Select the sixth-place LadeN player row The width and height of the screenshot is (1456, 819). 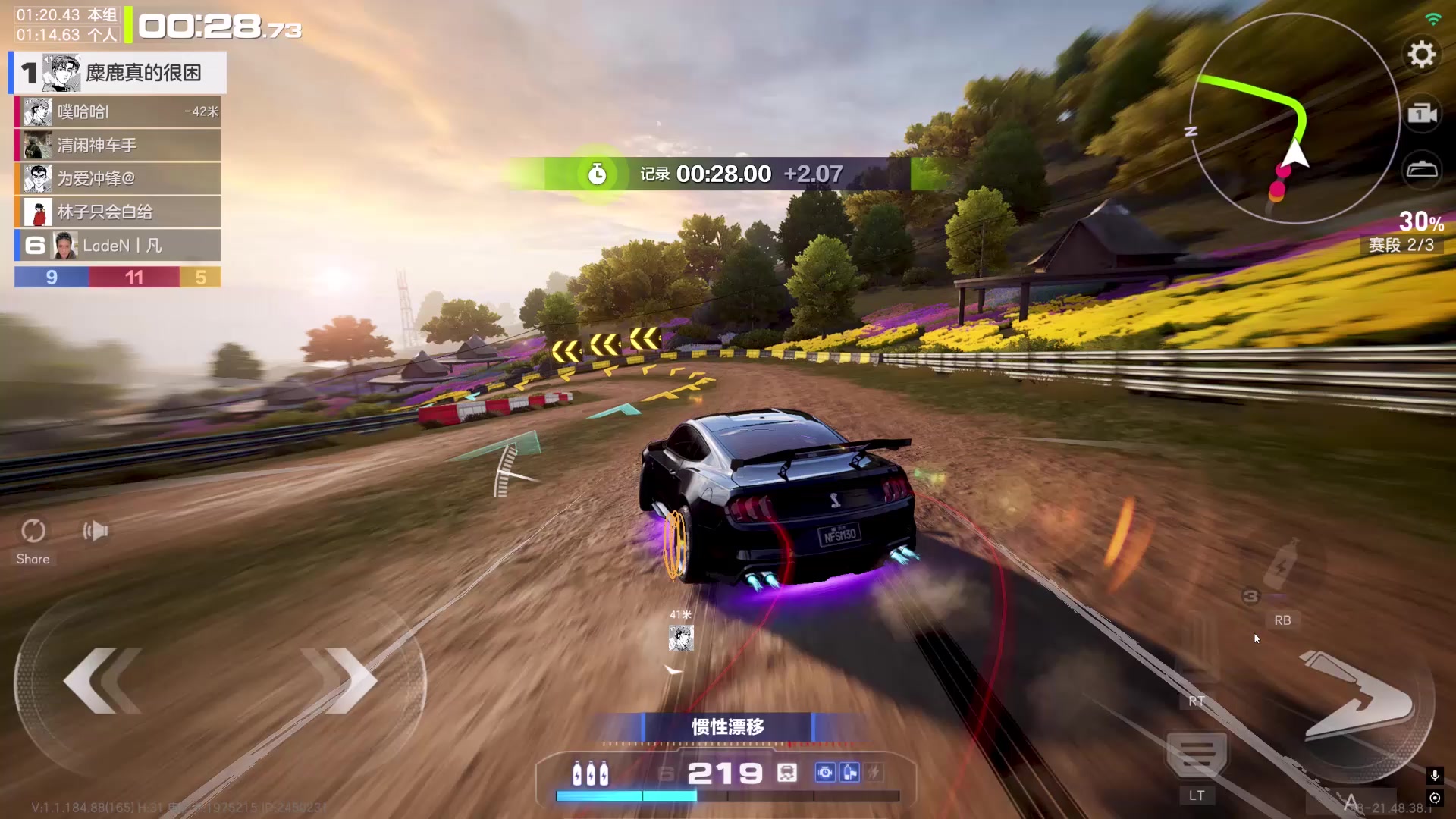point(118,246)
